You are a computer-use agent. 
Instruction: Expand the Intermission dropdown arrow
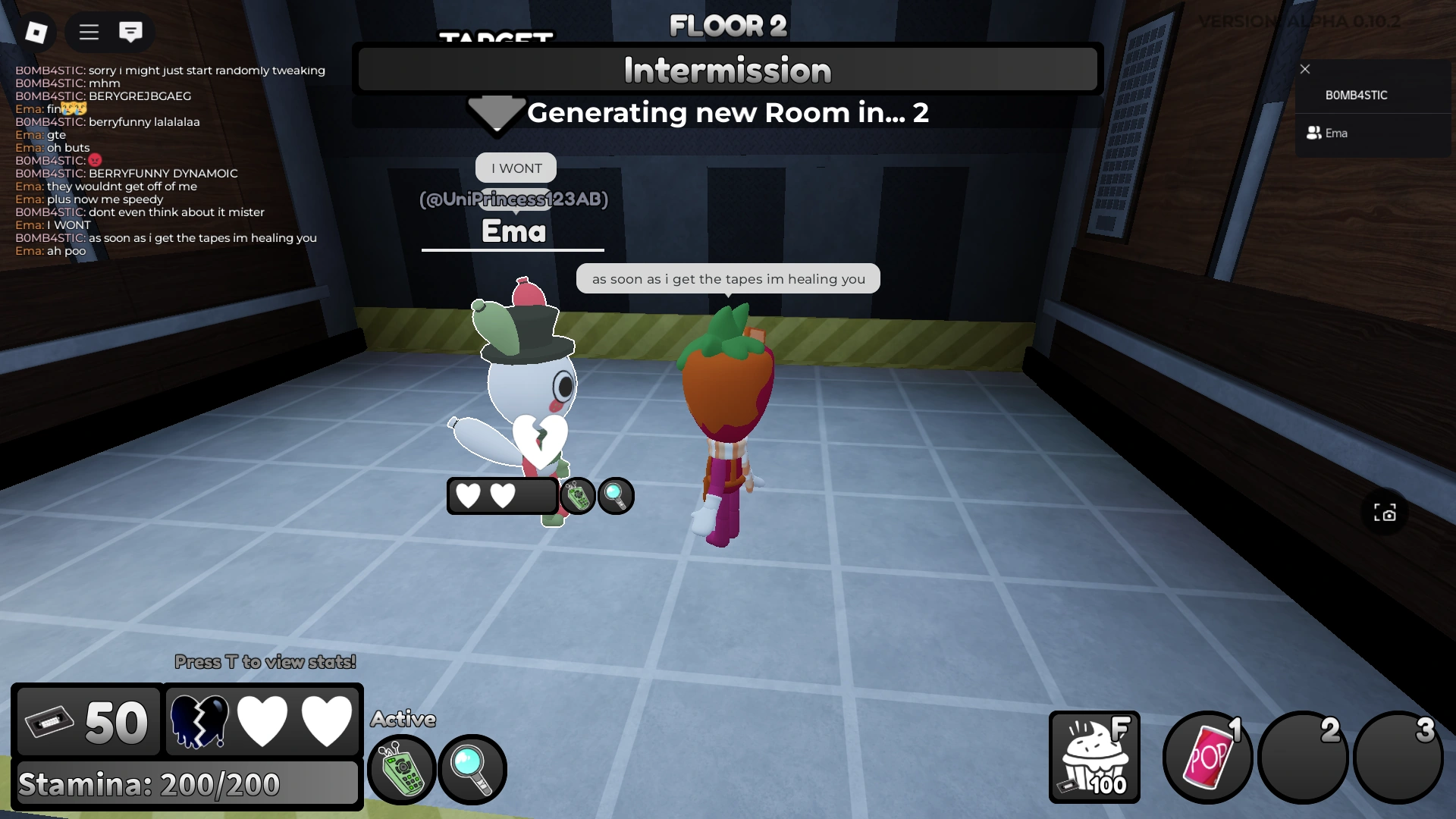click(497, 115)
